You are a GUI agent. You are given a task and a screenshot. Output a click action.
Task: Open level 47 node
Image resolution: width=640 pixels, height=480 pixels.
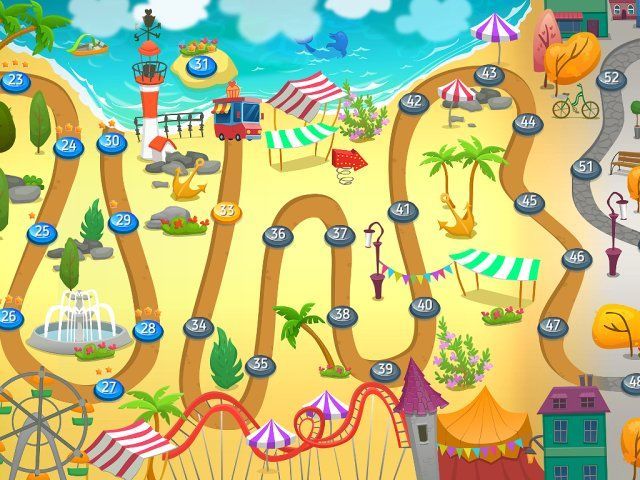552,326
